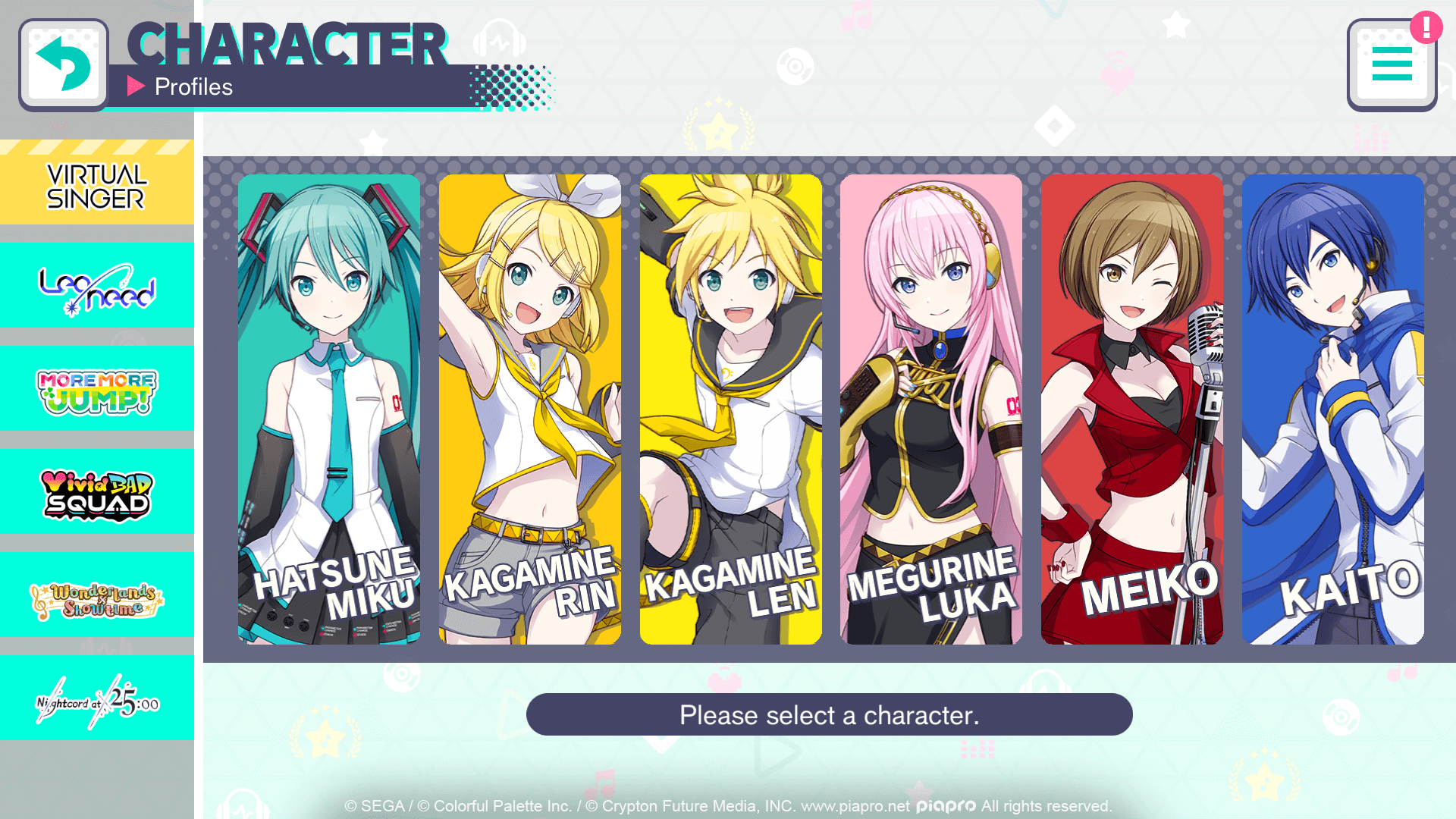
Task: Select the MEIKO character card
Action: click(x=1132, y=409)
